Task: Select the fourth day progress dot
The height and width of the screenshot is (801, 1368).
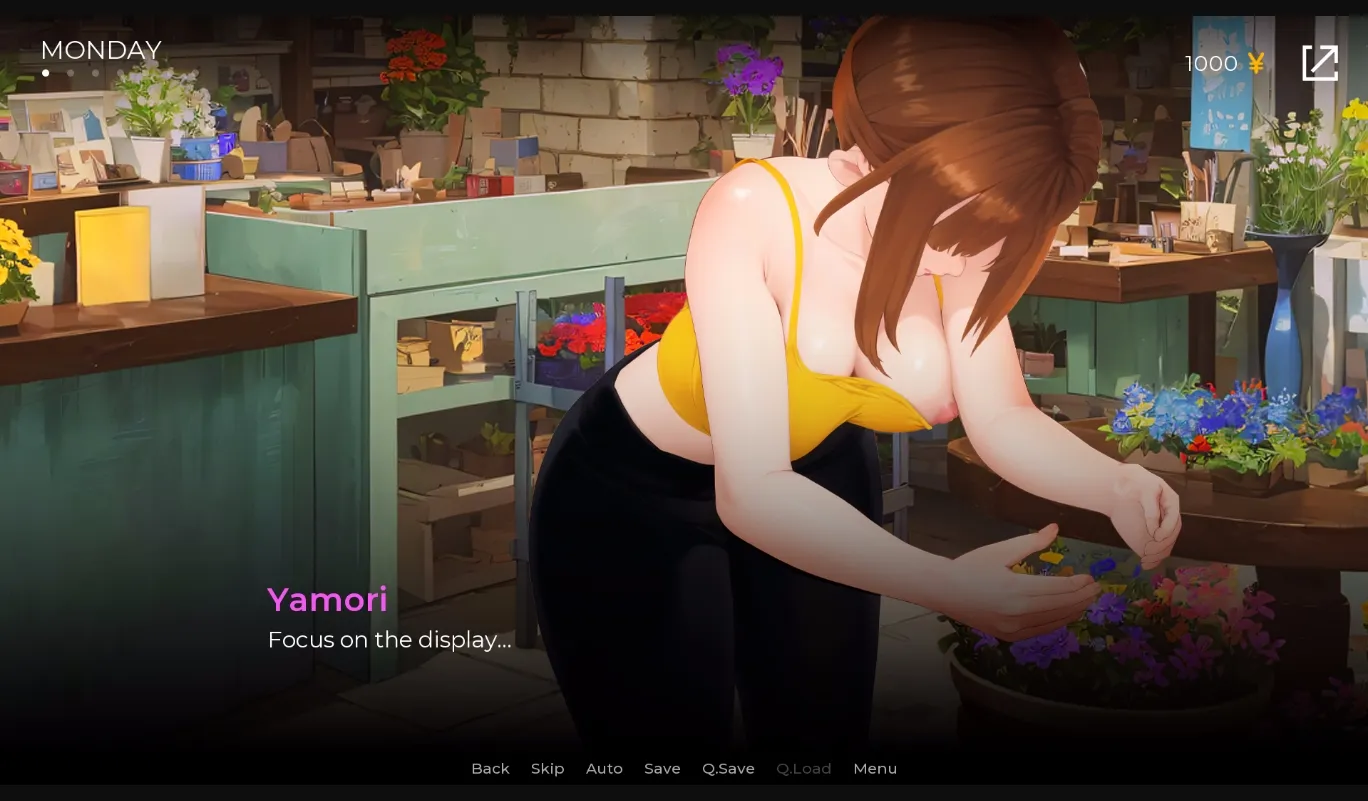Action: pos(120,72)
